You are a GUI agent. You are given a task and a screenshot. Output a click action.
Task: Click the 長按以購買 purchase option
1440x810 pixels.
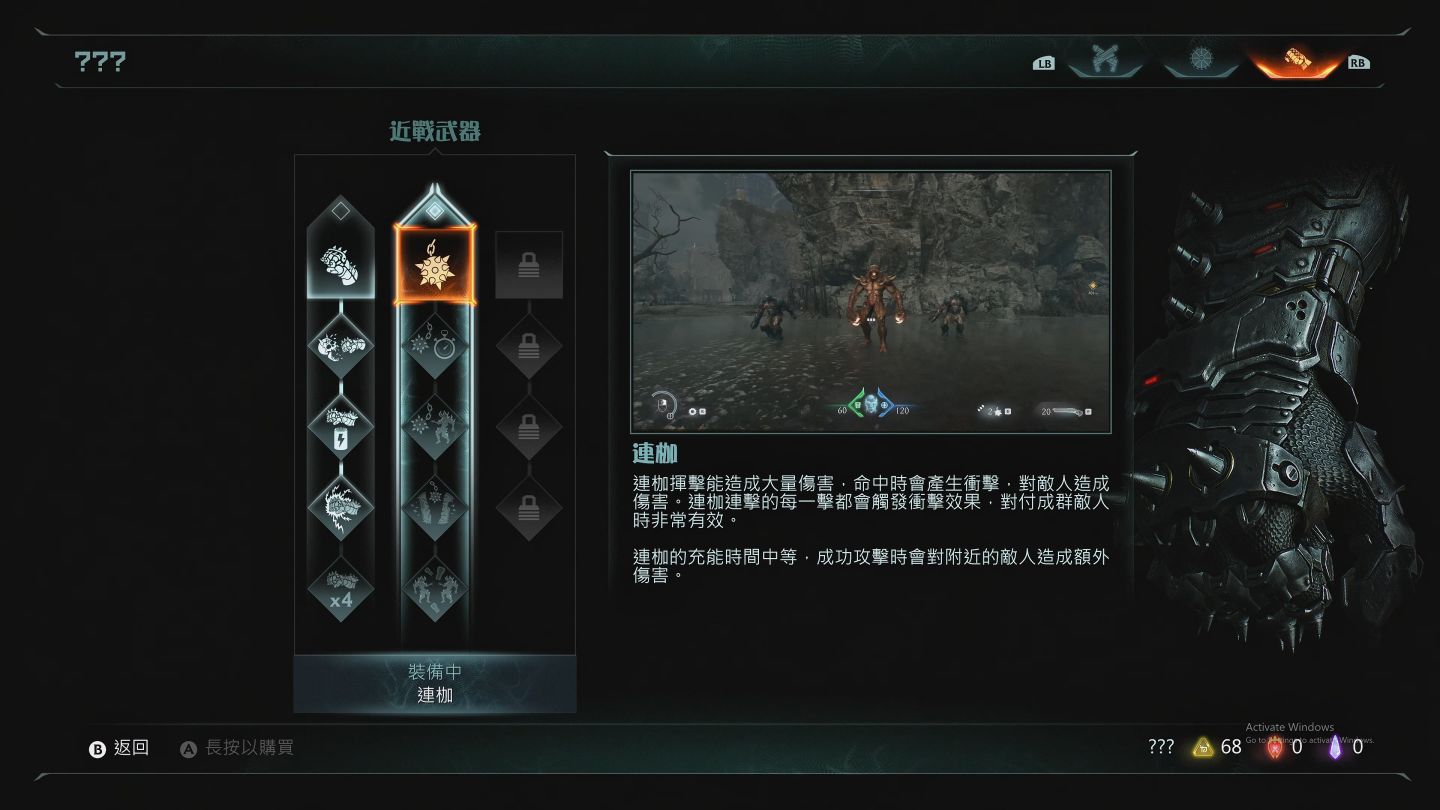pyautogui.click(x=238, y=748)
